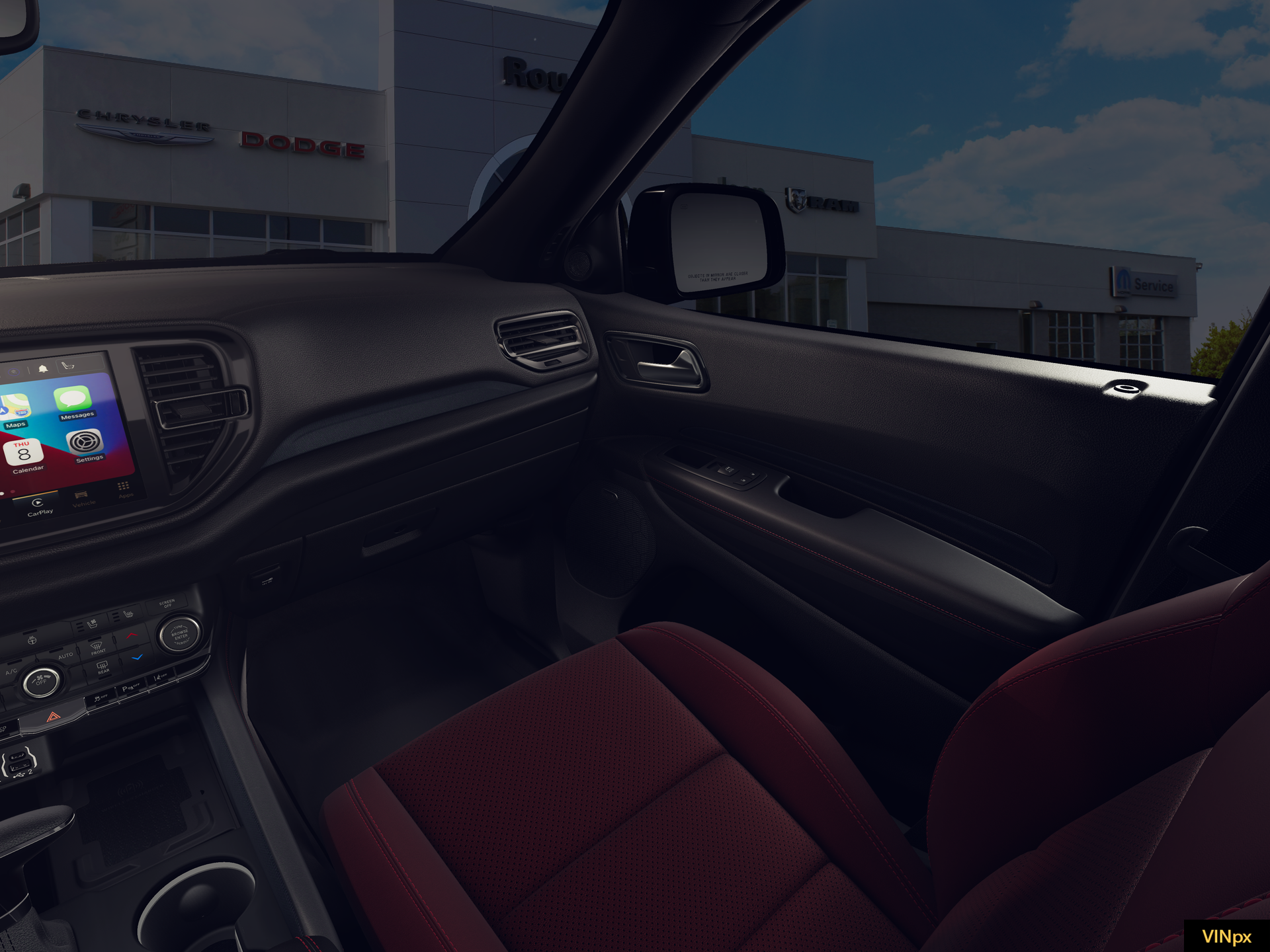1270x952 pixels.
Task: Tap the notification bell icon on the display
Action: point(42,368)
